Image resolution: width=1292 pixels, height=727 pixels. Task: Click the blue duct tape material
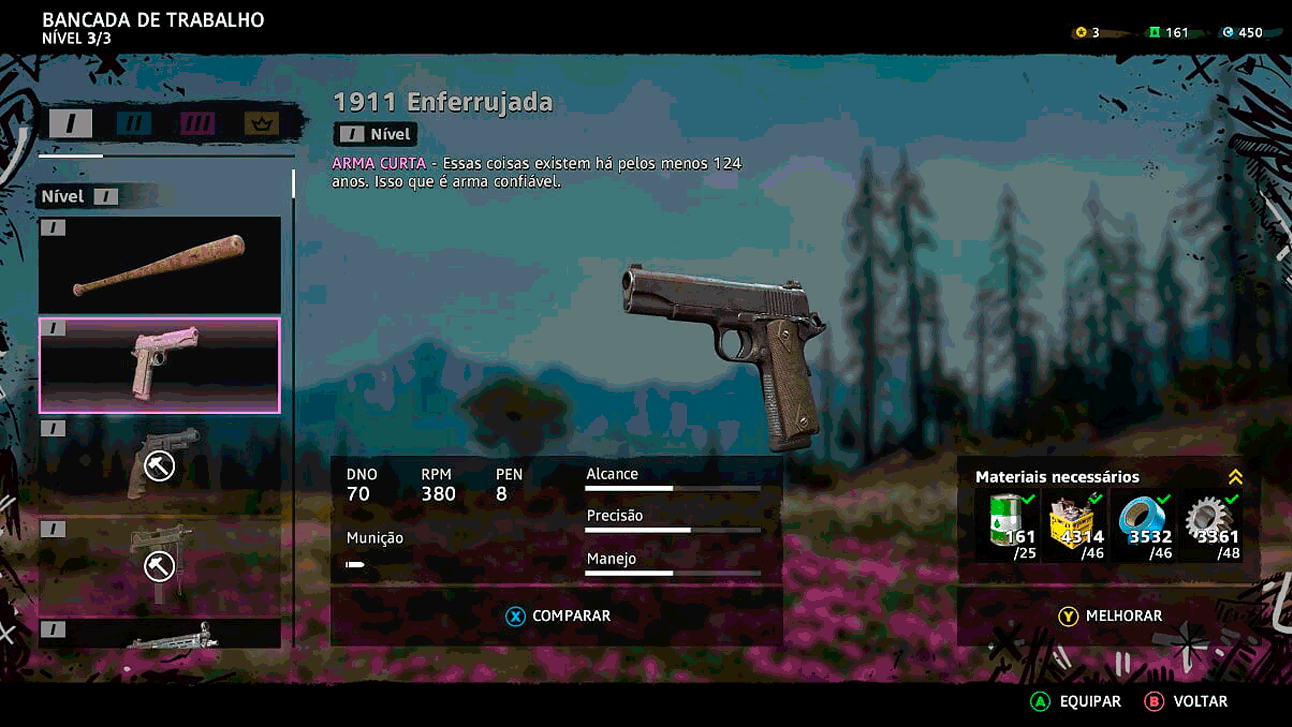tap(1144, 526)
